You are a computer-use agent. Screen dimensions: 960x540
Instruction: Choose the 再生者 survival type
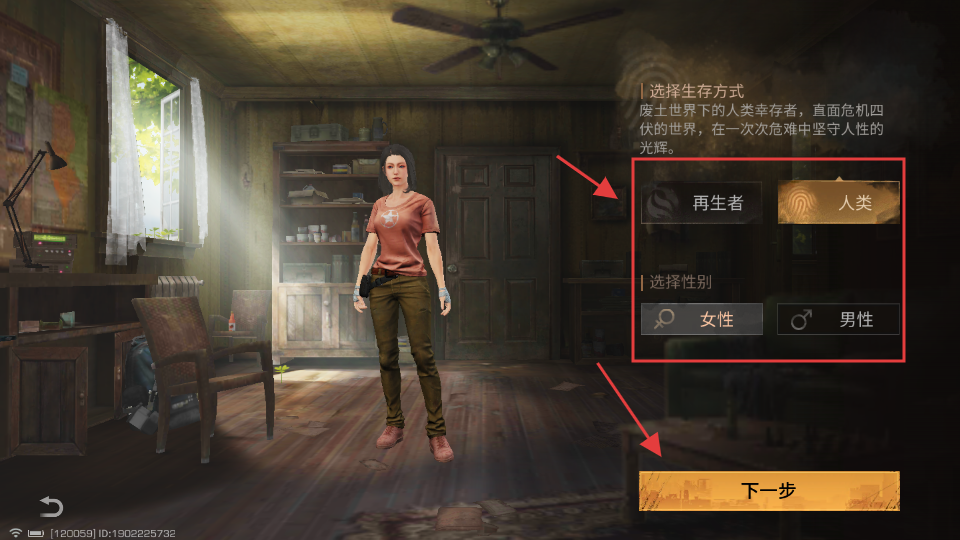pyautogui.click(x=702, y=203)
